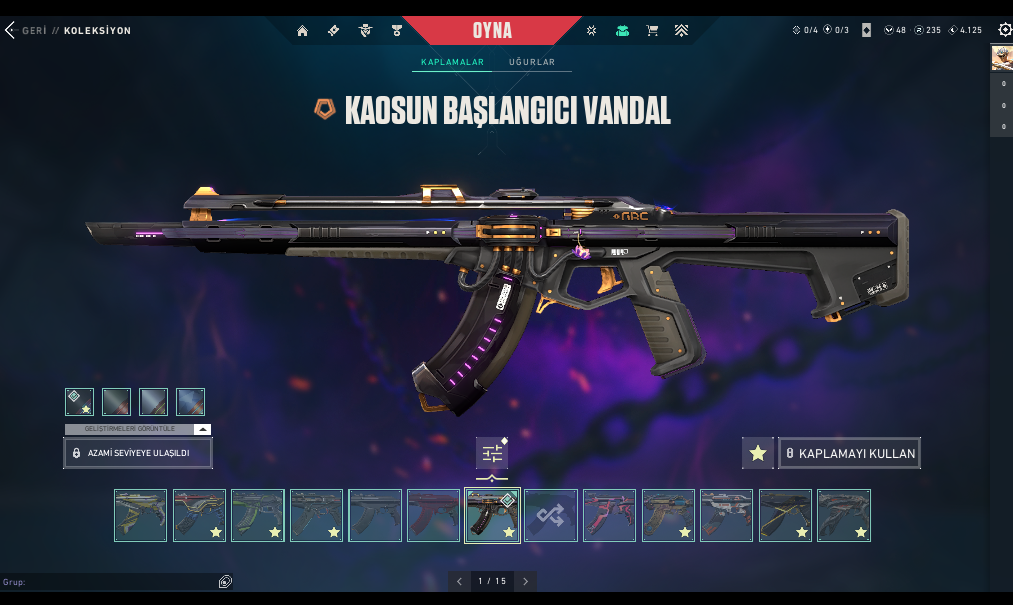Go back with the Geri arrow
The height and width of the screenshot is (605, 1013).
click(x=12, y=31)
